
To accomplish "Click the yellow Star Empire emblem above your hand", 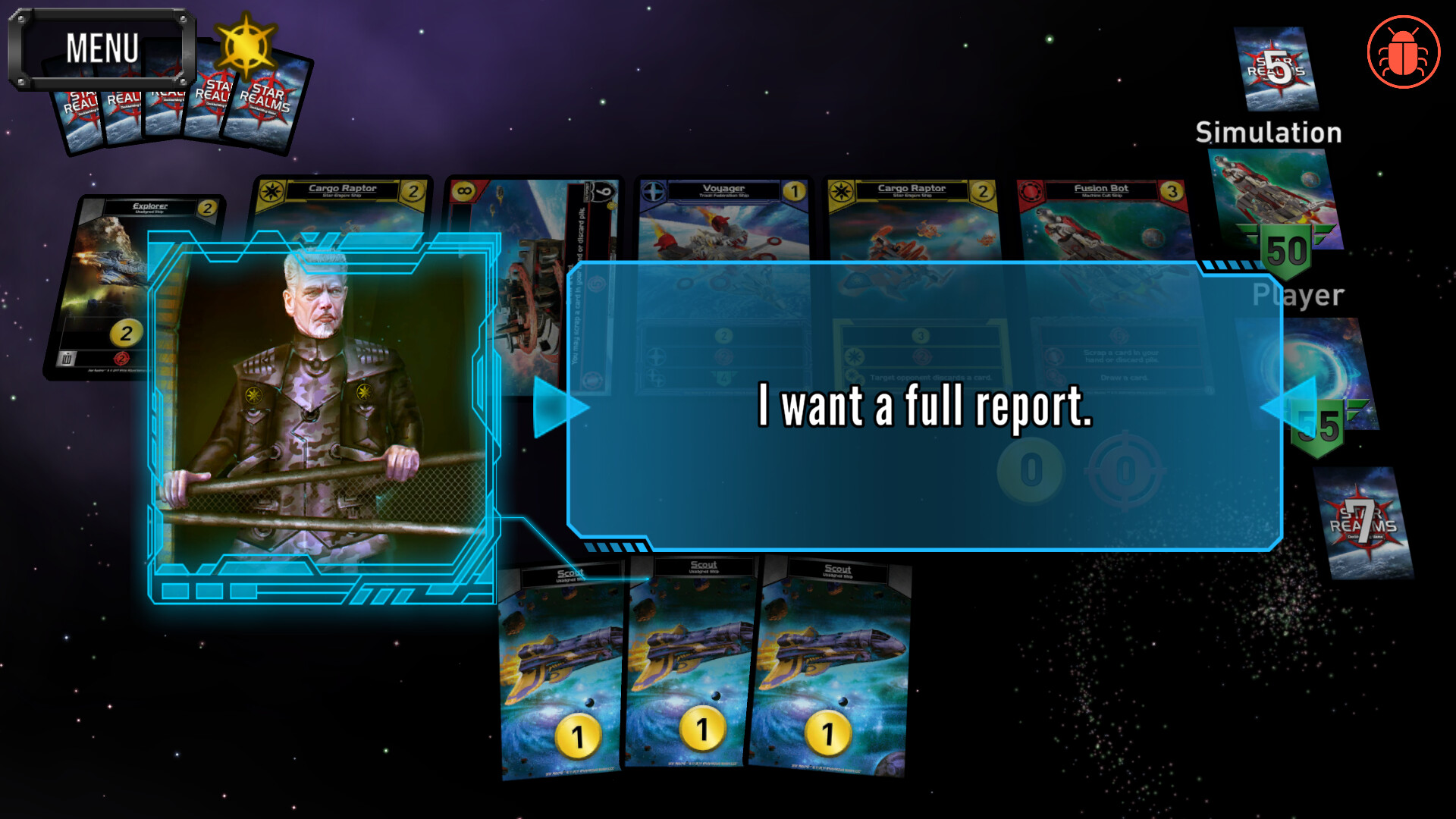I will 248,45.
